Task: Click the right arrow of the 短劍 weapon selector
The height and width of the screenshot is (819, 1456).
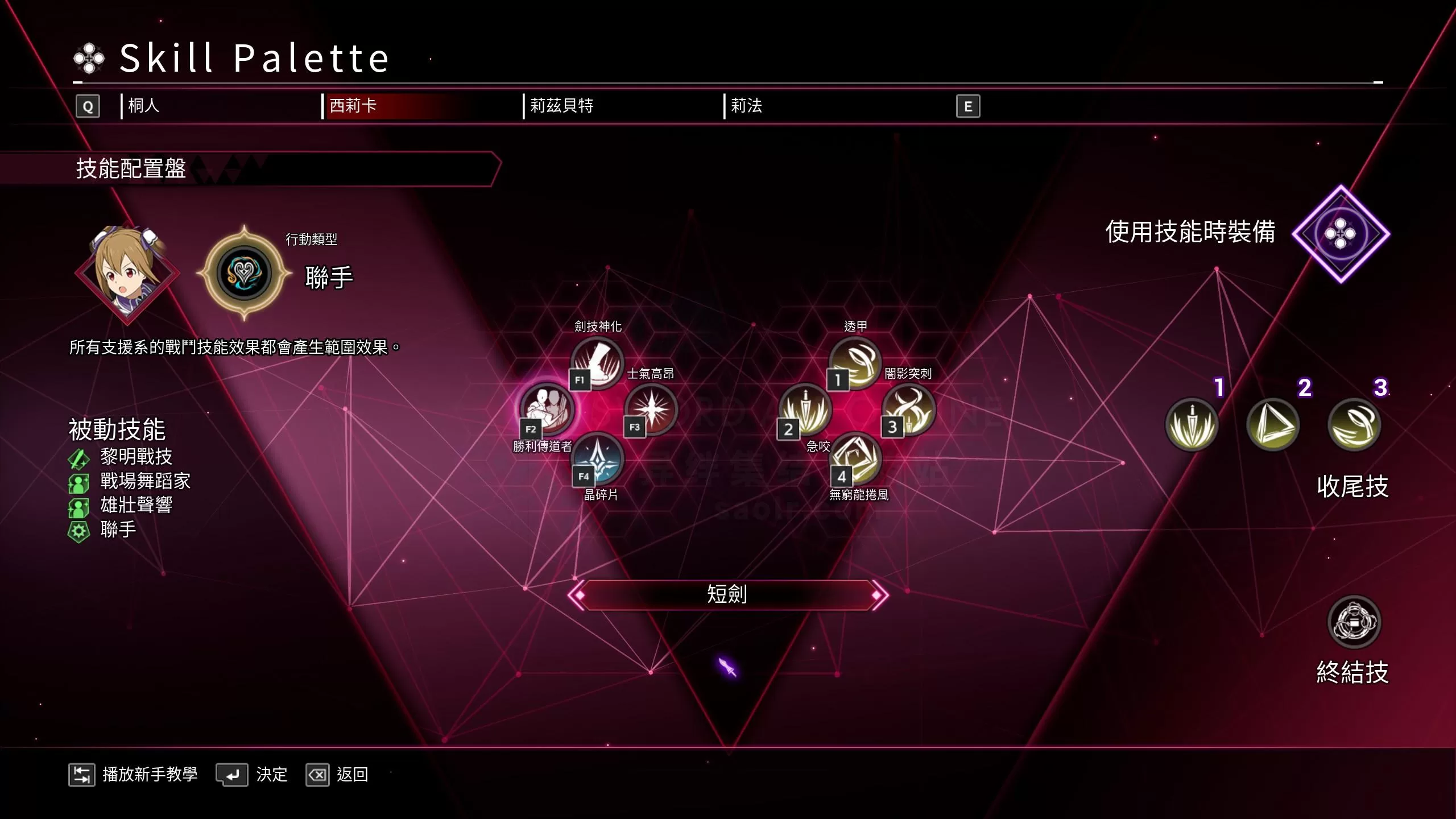Action: point(879,595)
